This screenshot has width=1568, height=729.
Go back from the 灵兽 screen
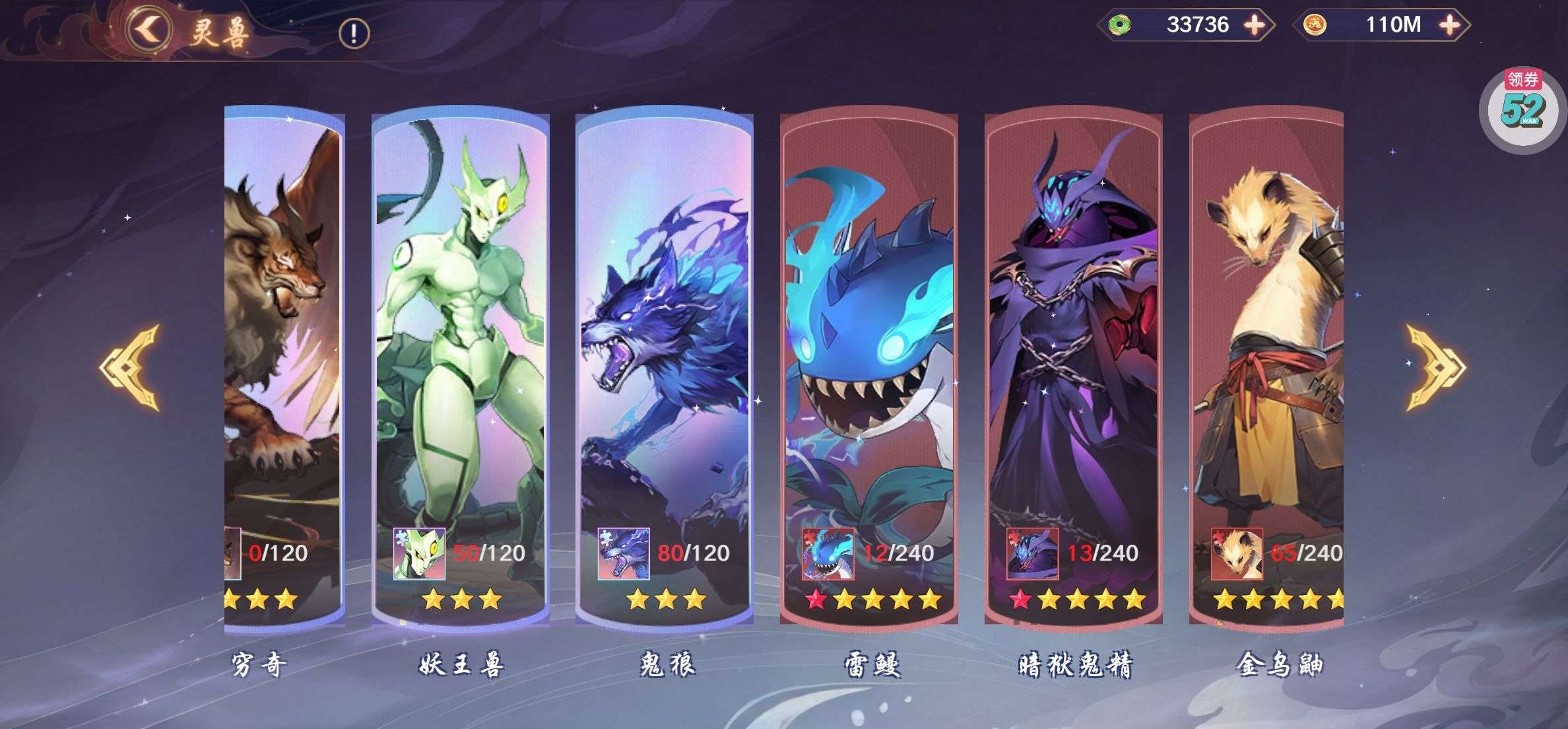[x=150, y=29]
